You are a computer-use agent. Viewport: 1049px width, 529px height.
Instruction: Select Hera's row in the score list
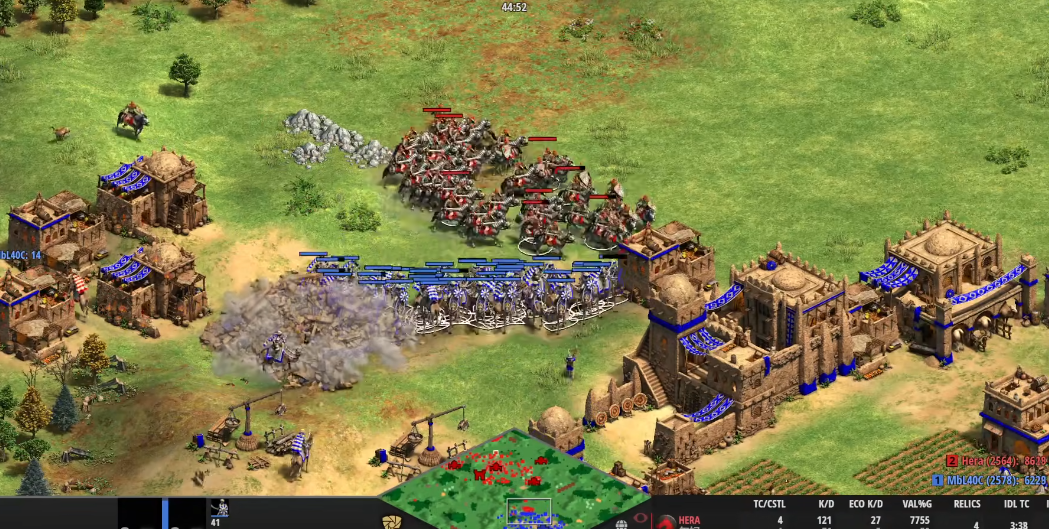[x=992, y=462]
